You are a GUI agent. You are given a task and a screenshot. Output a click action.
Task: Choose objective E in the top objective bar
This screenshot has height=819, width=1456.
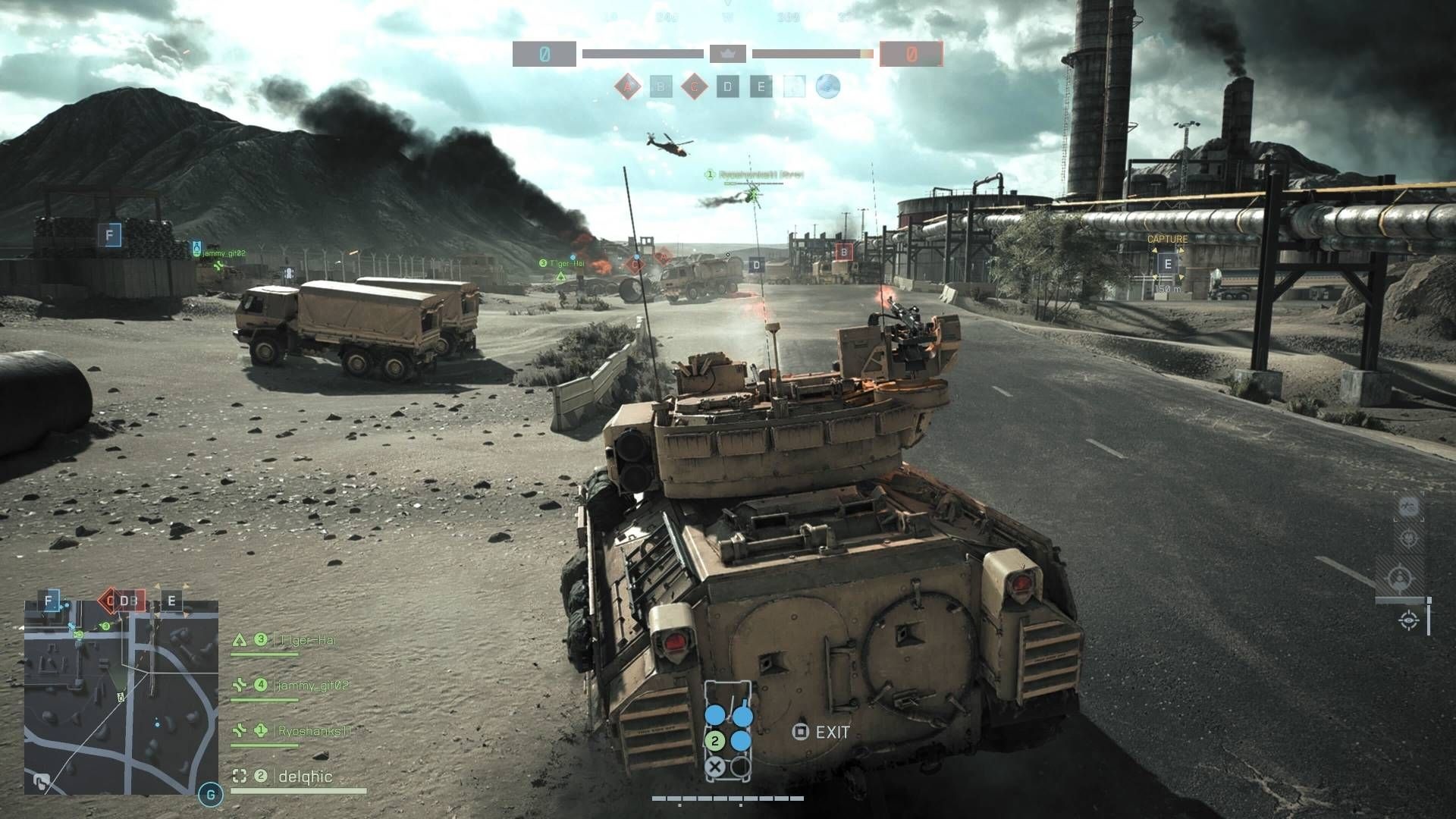click(761, 87)
